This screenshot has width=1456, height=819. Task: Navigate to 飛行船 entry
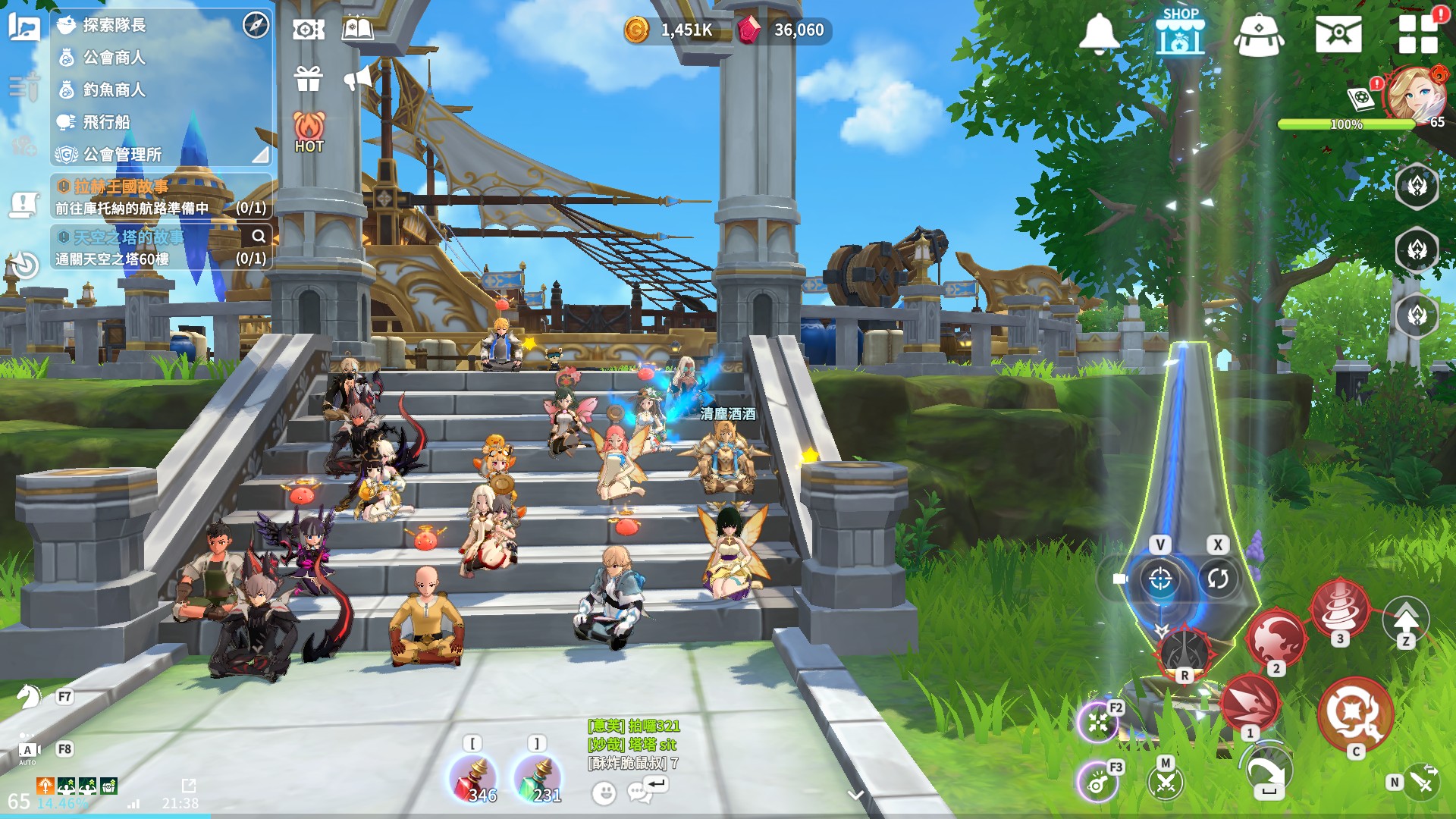(106, 122)
